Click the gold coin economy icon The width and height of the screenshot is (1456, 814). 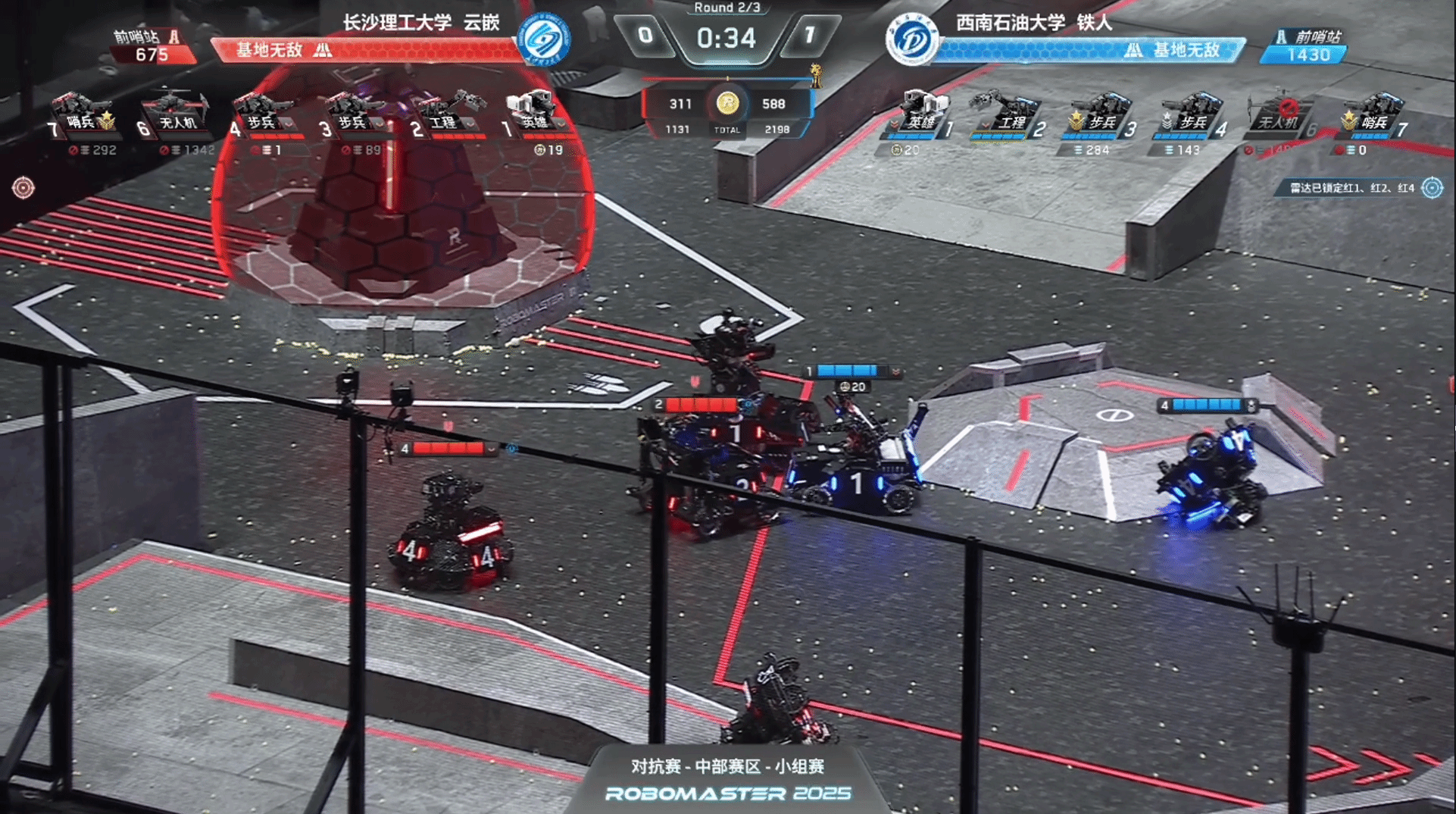tap(727, 103)
